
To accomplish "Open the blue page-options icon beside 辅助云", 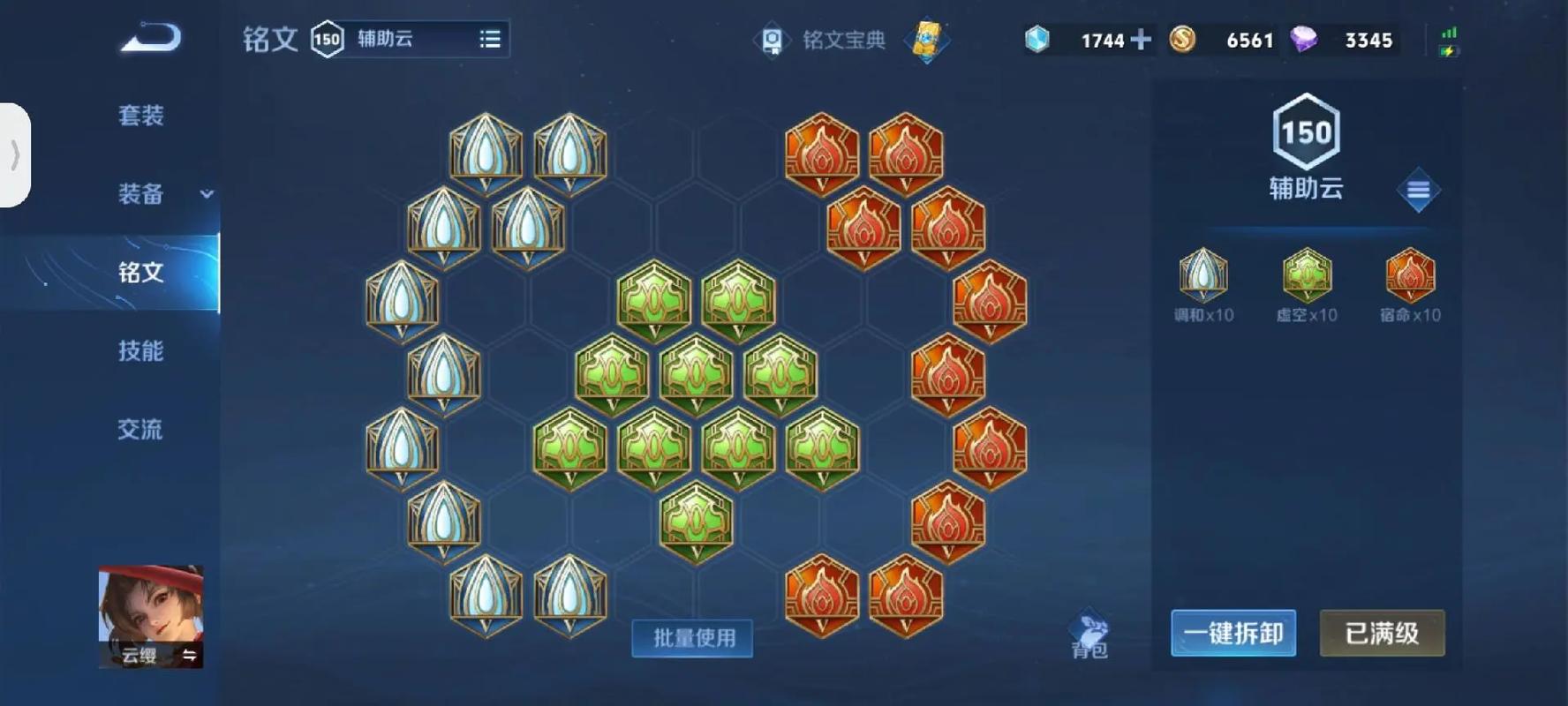I will click(1419, 190).
